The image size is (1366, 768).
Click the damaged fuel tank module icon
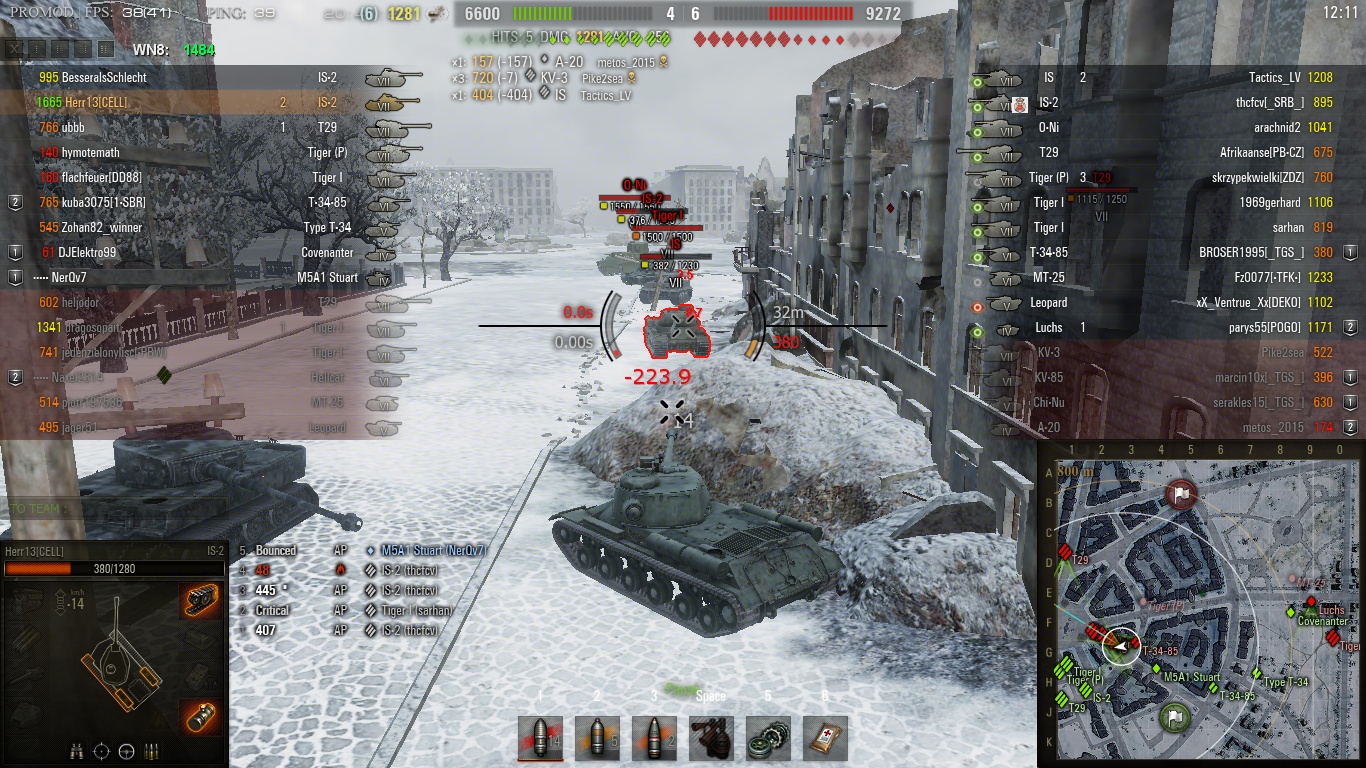[x=201, y=718]
